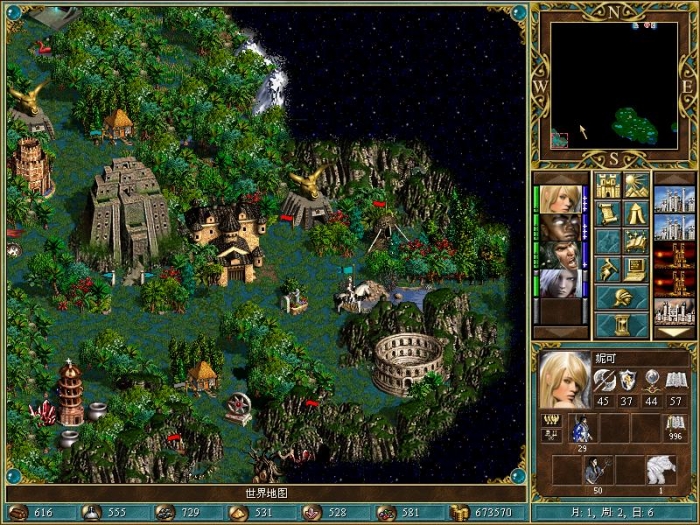Select the white-haired hero portrait

pos(559,283)
